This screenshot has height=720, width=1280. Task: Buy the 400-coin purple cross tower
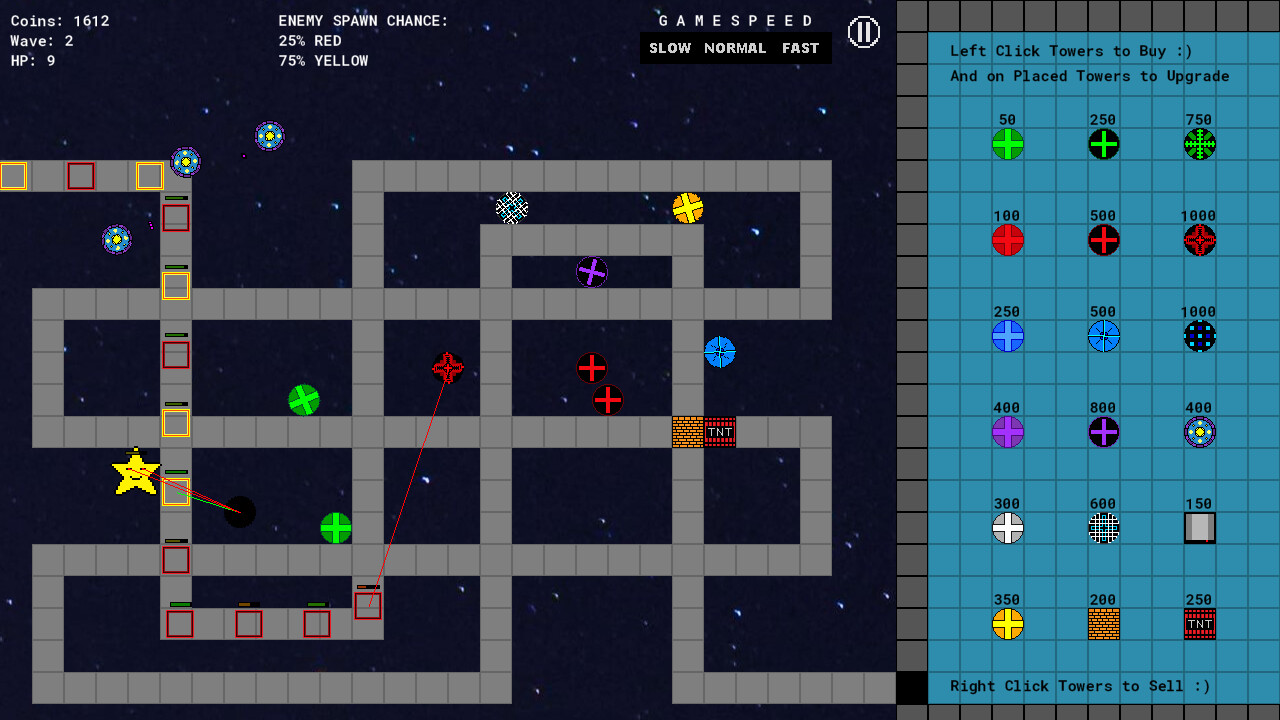pos(1007,432)
